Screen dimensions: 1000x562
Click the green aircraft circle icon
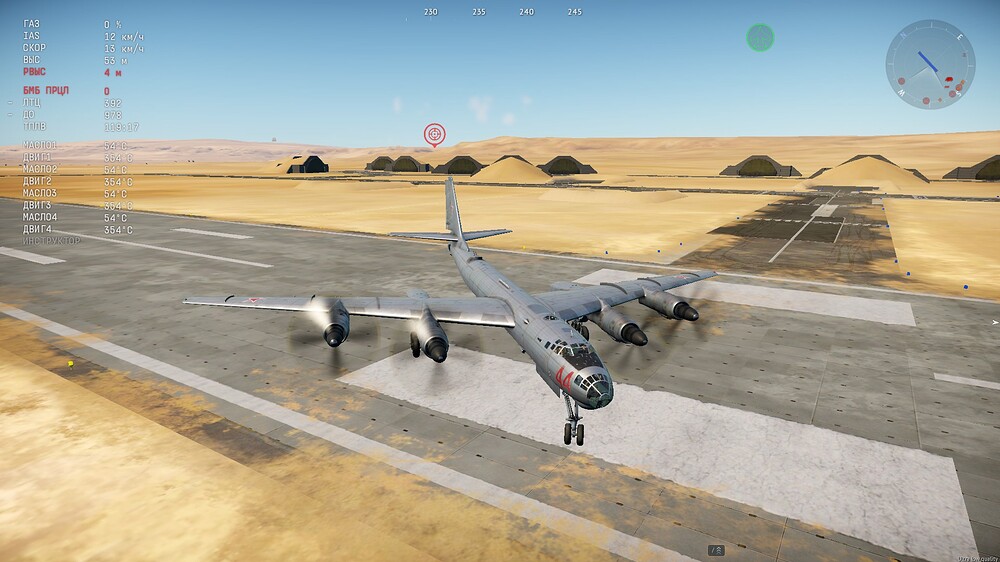(760, 38)
